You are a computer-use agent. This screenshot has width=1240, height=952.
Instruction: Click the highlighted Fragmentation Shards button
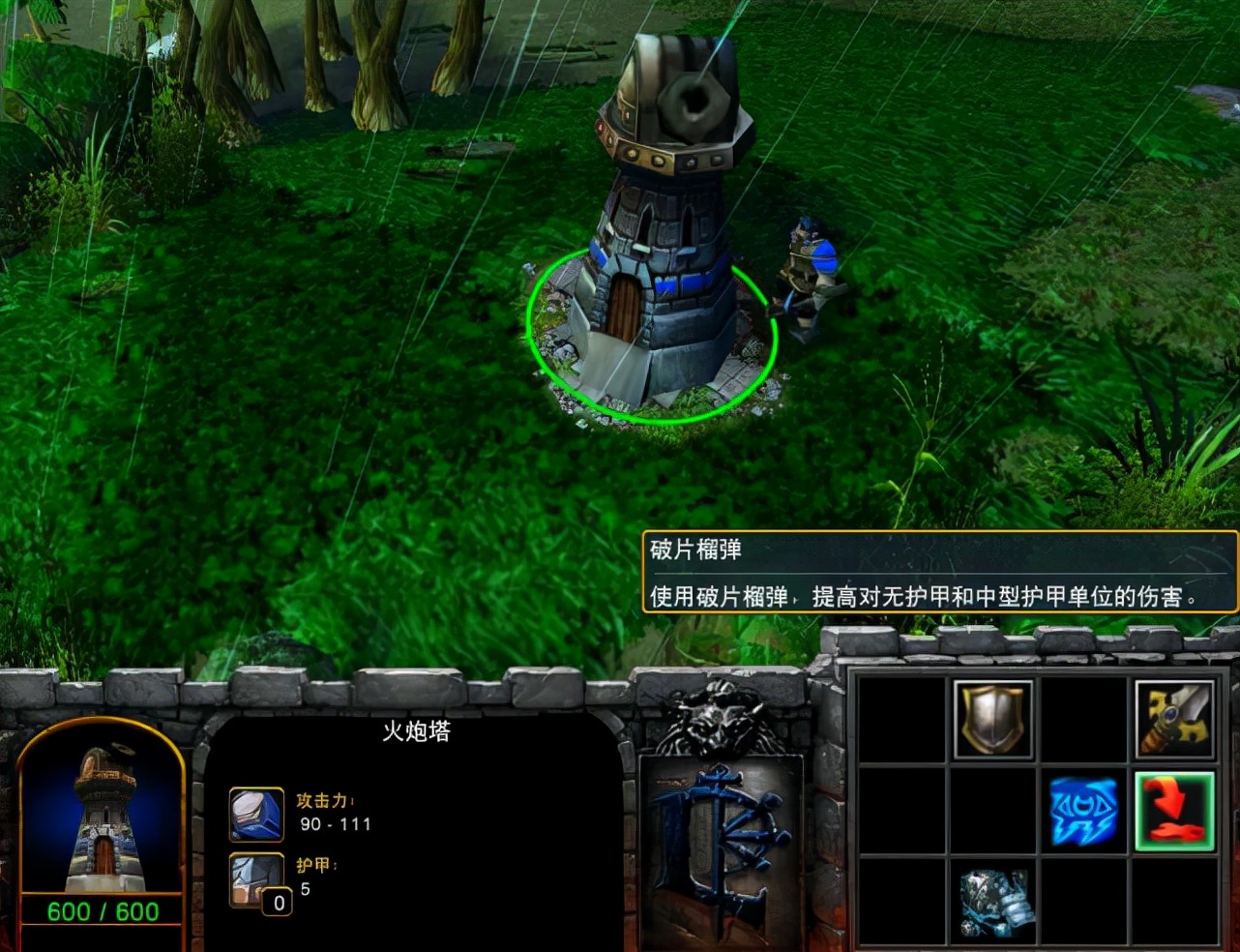point(1174,811)
